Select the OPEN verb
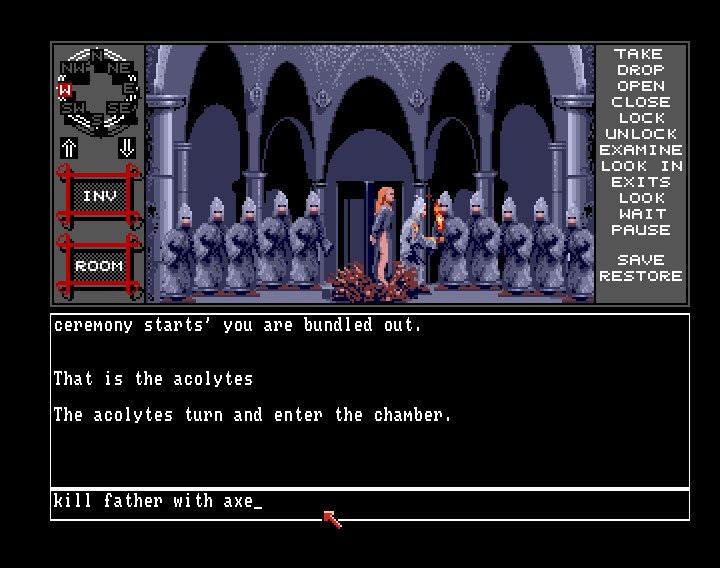 click(640, 86)
